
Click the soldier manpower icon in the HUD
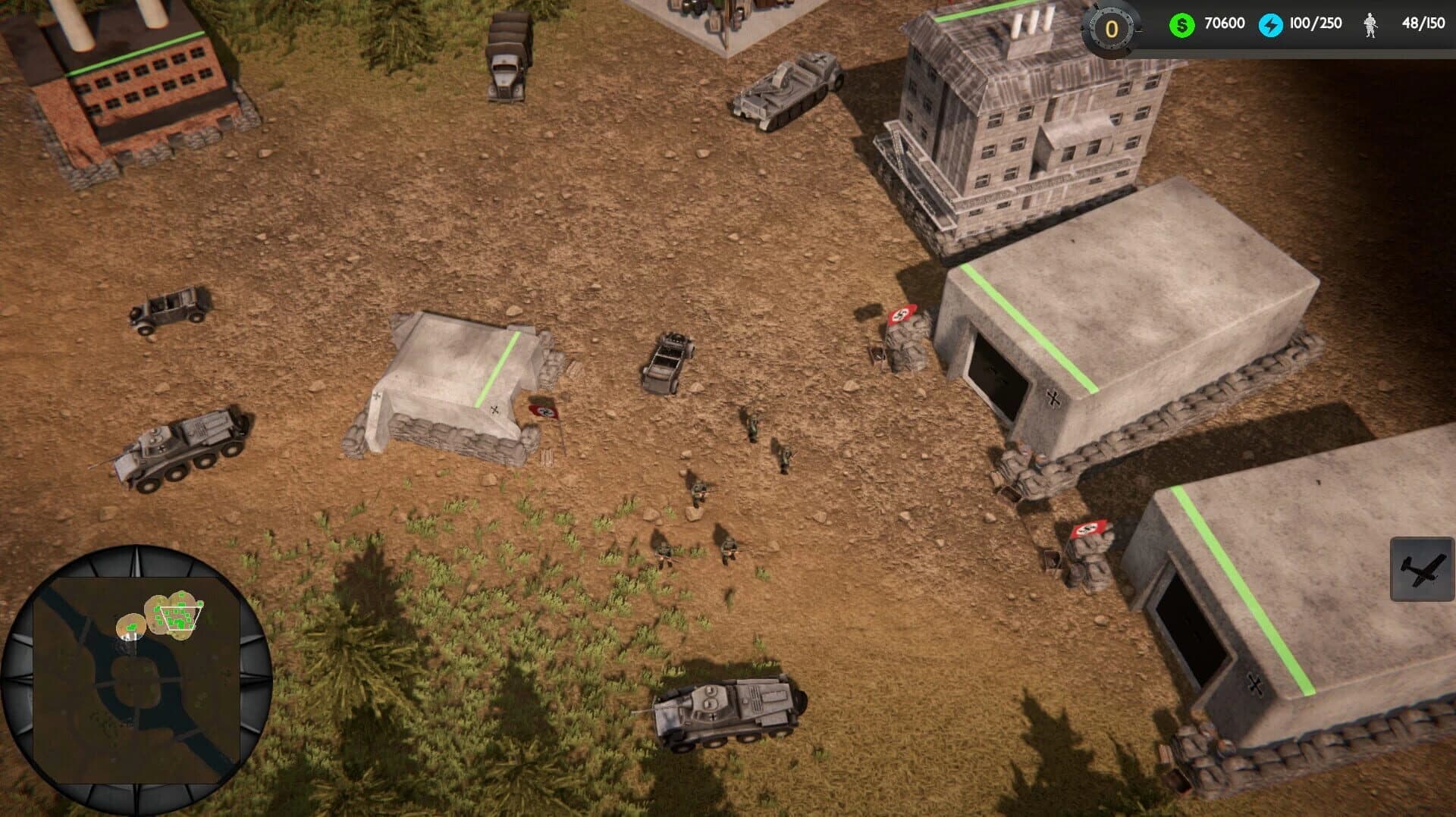1371,23
